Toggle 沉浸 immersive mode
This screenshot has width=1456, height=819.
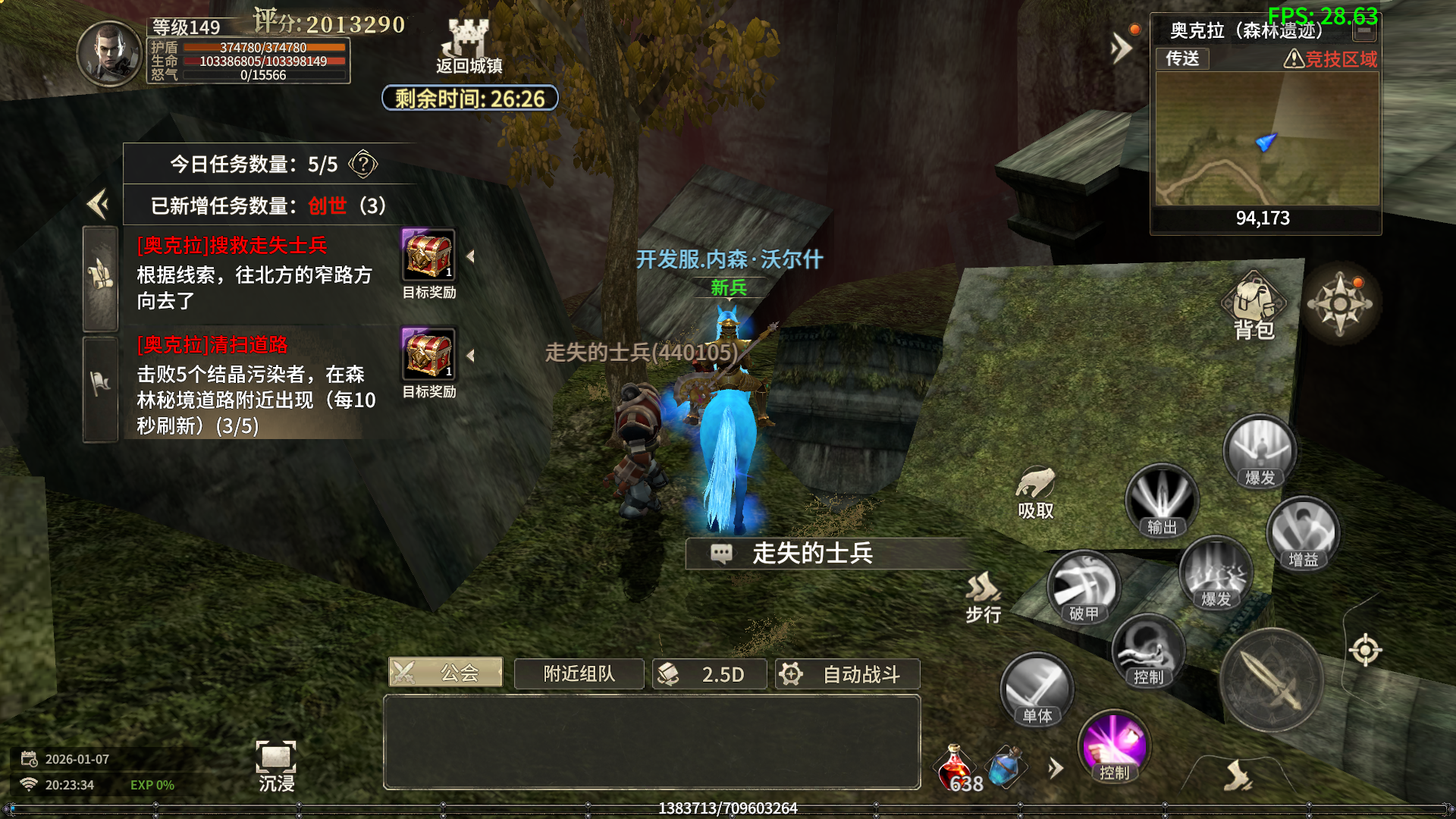pyautogui.click(x=276, y=765)
